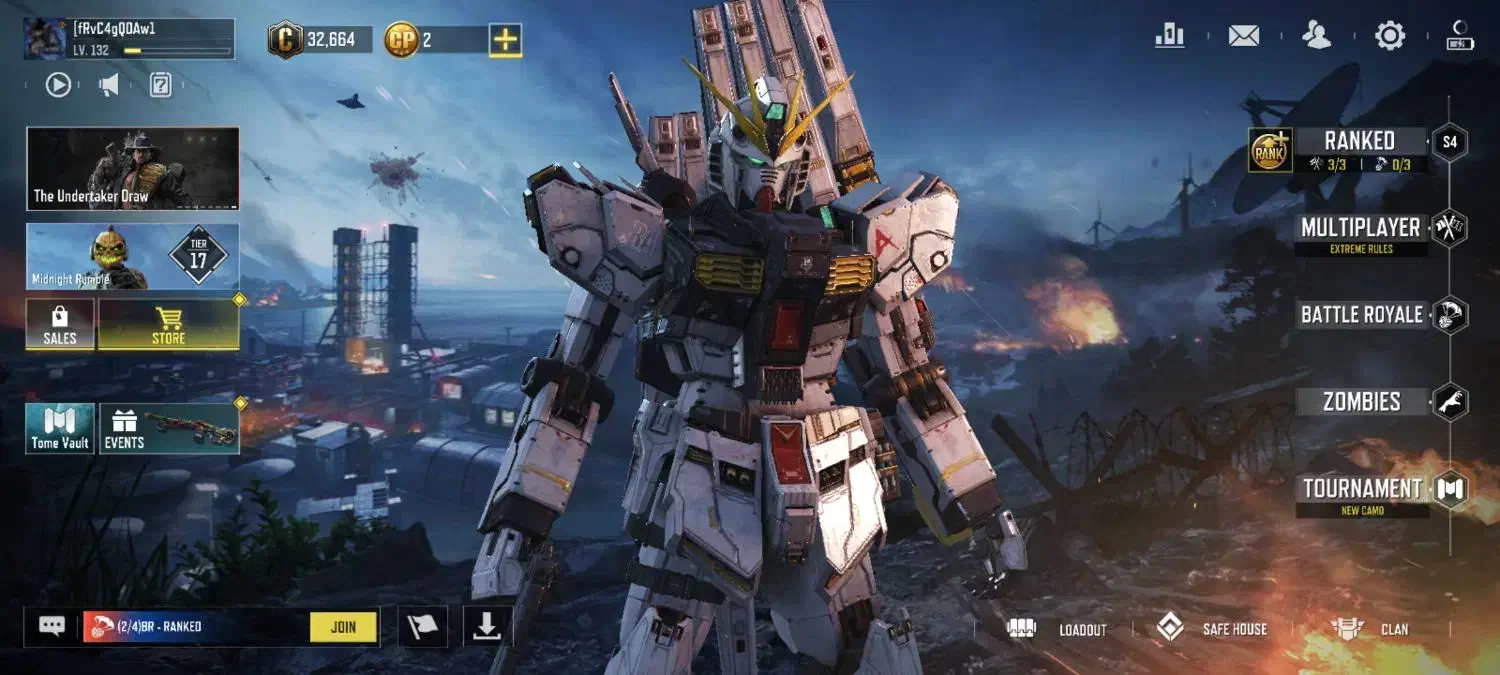
Task: Open the Ranked mode
Action: coord(1358,141)
